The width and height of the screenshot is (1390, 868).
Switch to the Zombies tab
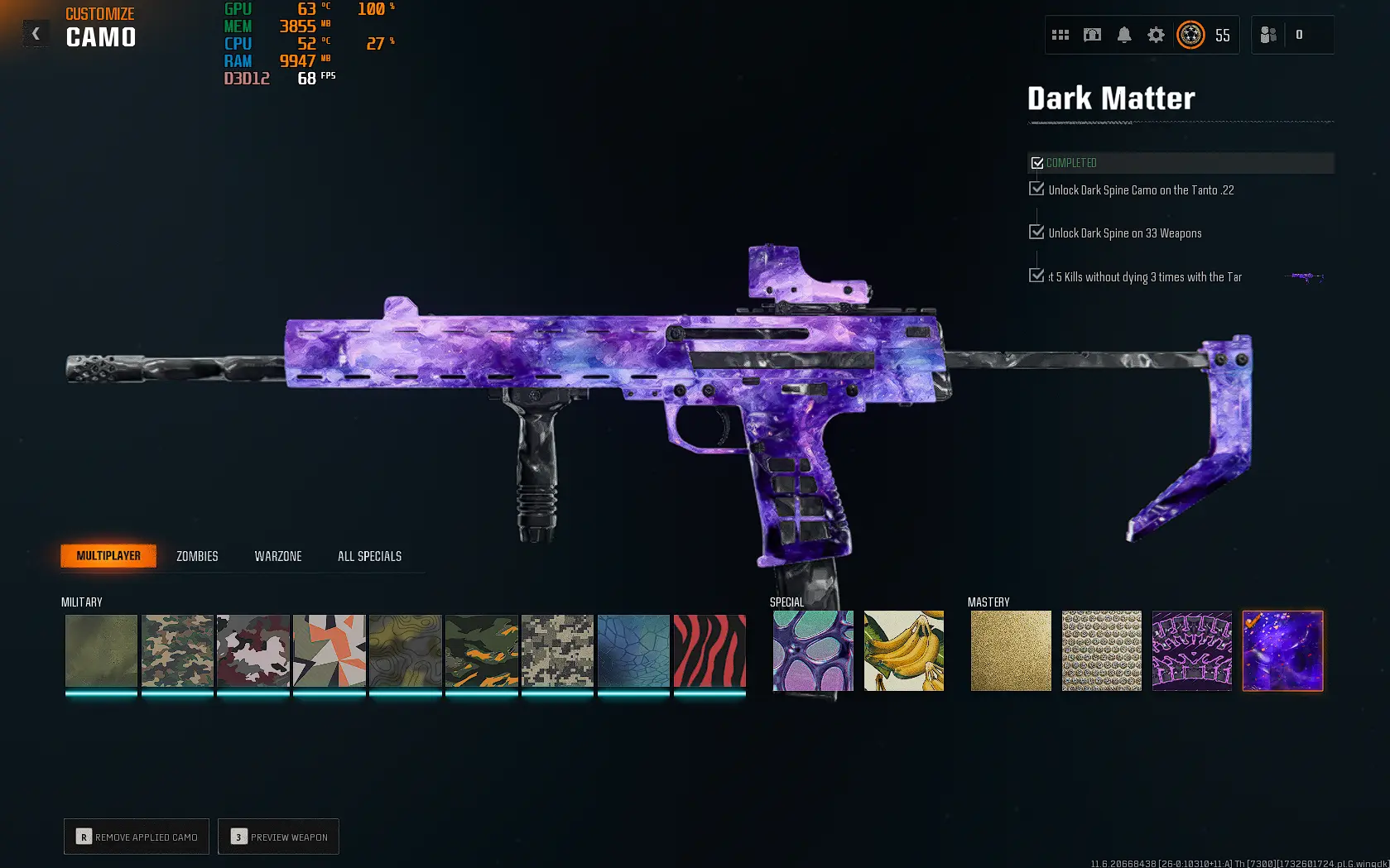point(195,555)
